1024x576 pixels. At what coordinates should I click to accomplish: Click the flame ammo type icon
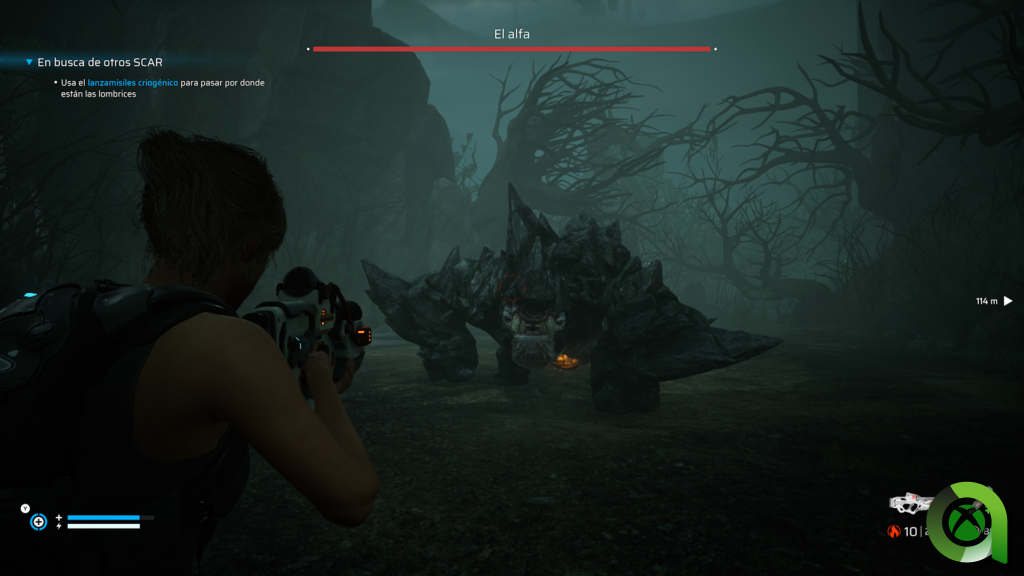[894, 532]
